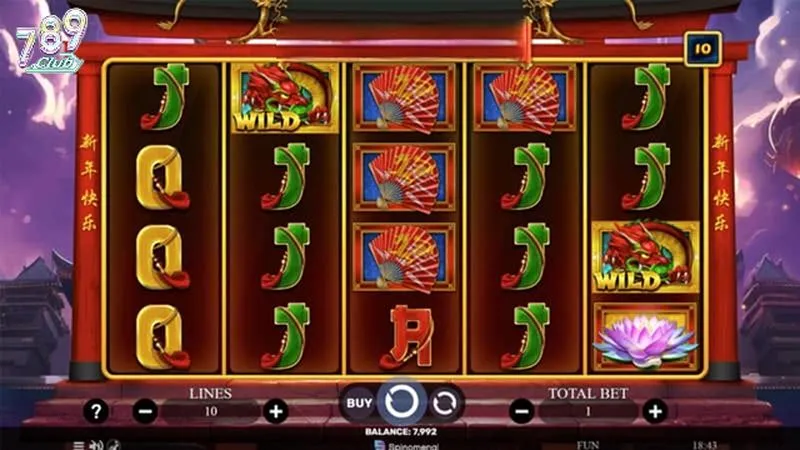The height and width of the screenshot is (450, 800).
Task: Increase the number of lines
Action: (276, 411)
